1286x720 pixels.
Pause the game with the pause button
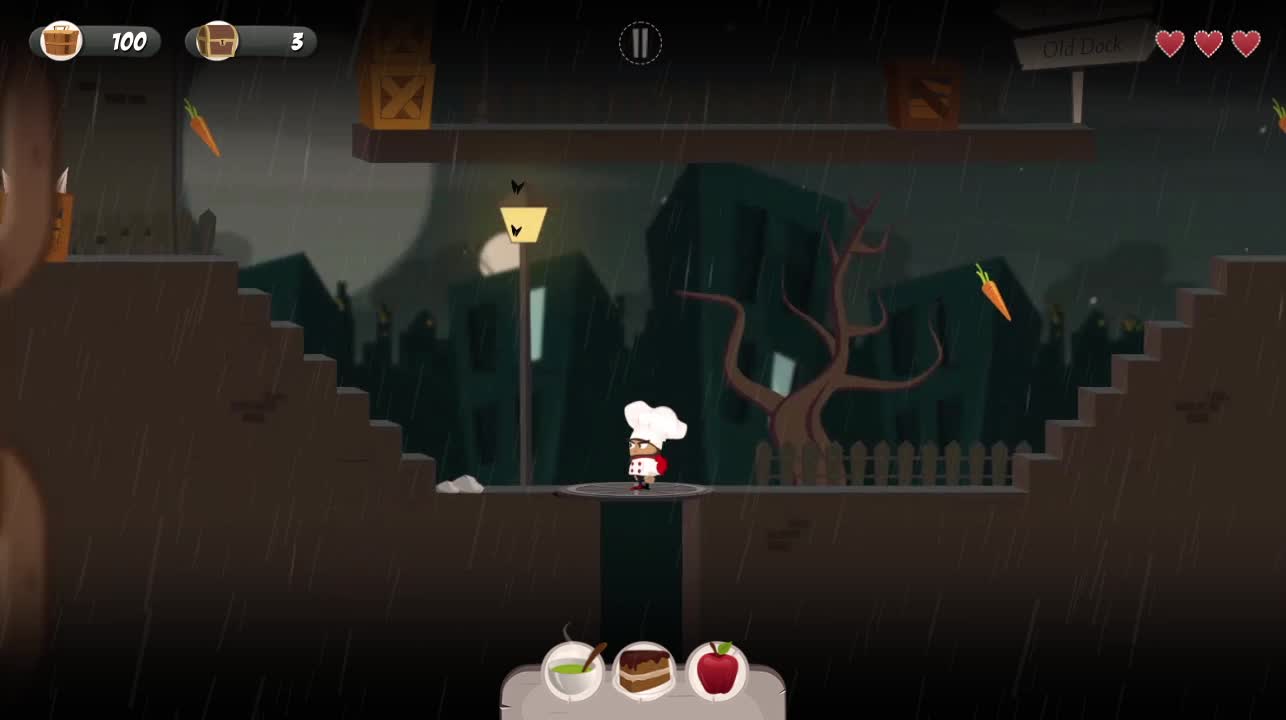point(640,43)
